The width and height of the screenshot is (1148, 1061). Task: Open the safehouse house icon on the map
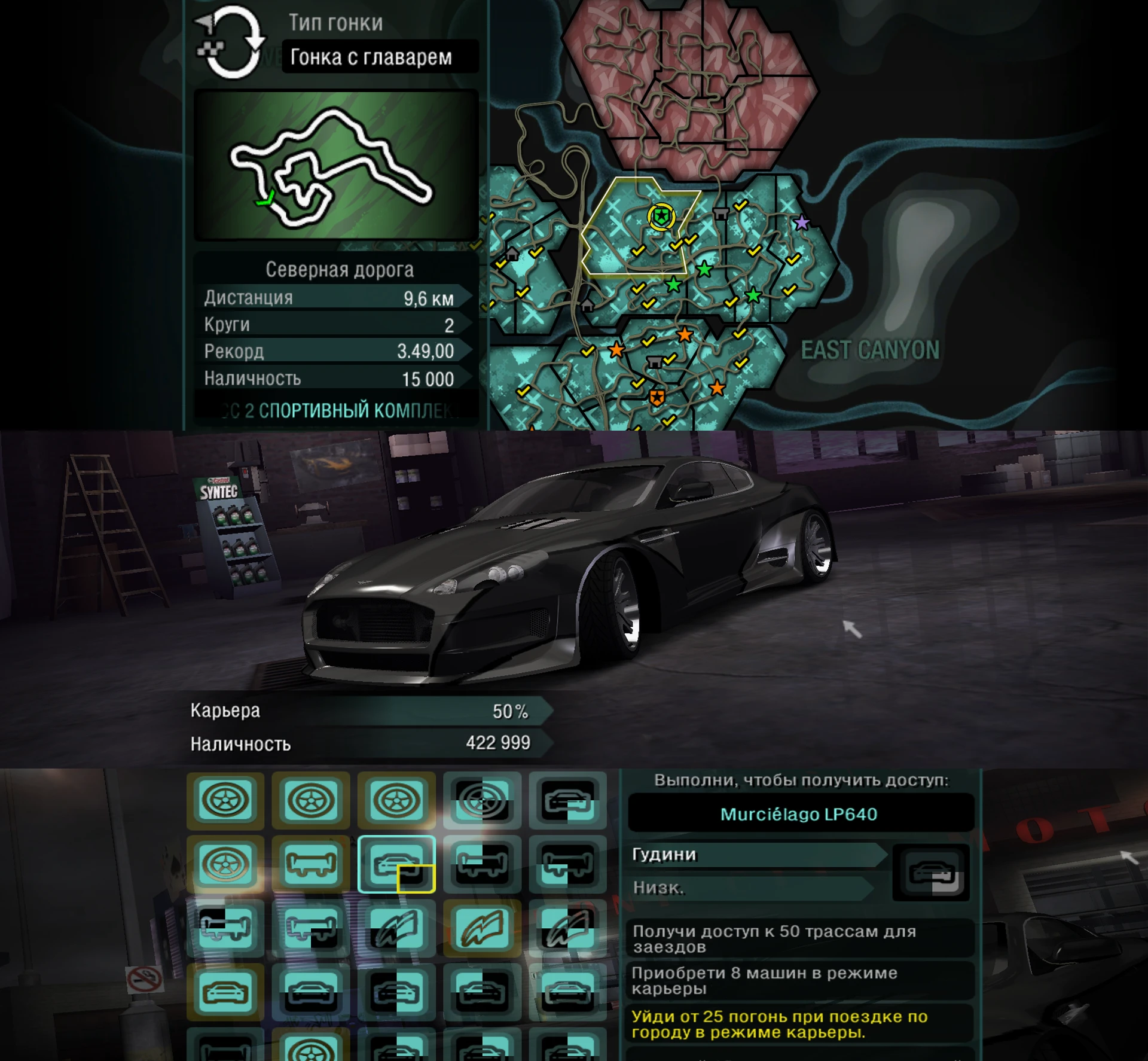[513, 254]
